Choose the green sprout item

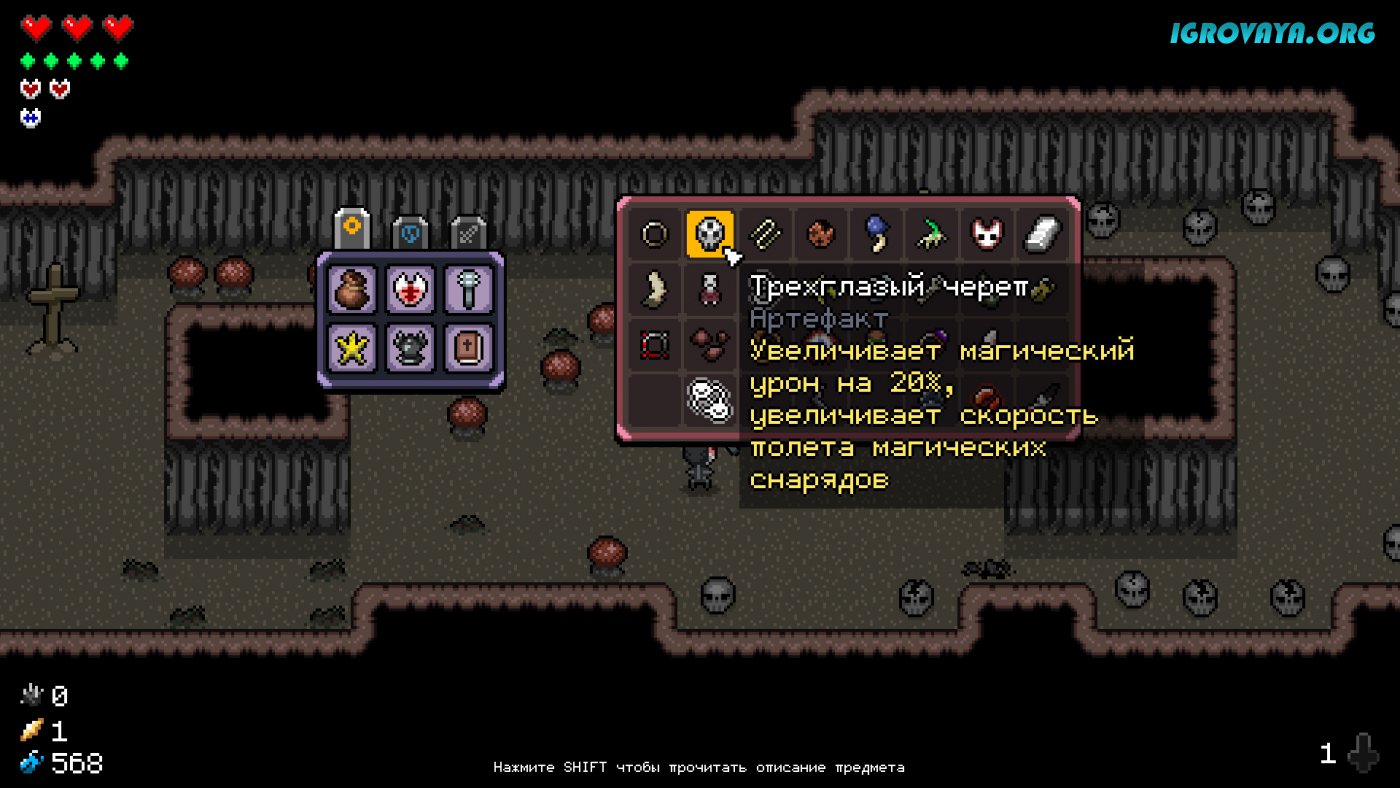pyautogui.click(x=932, y=235)
